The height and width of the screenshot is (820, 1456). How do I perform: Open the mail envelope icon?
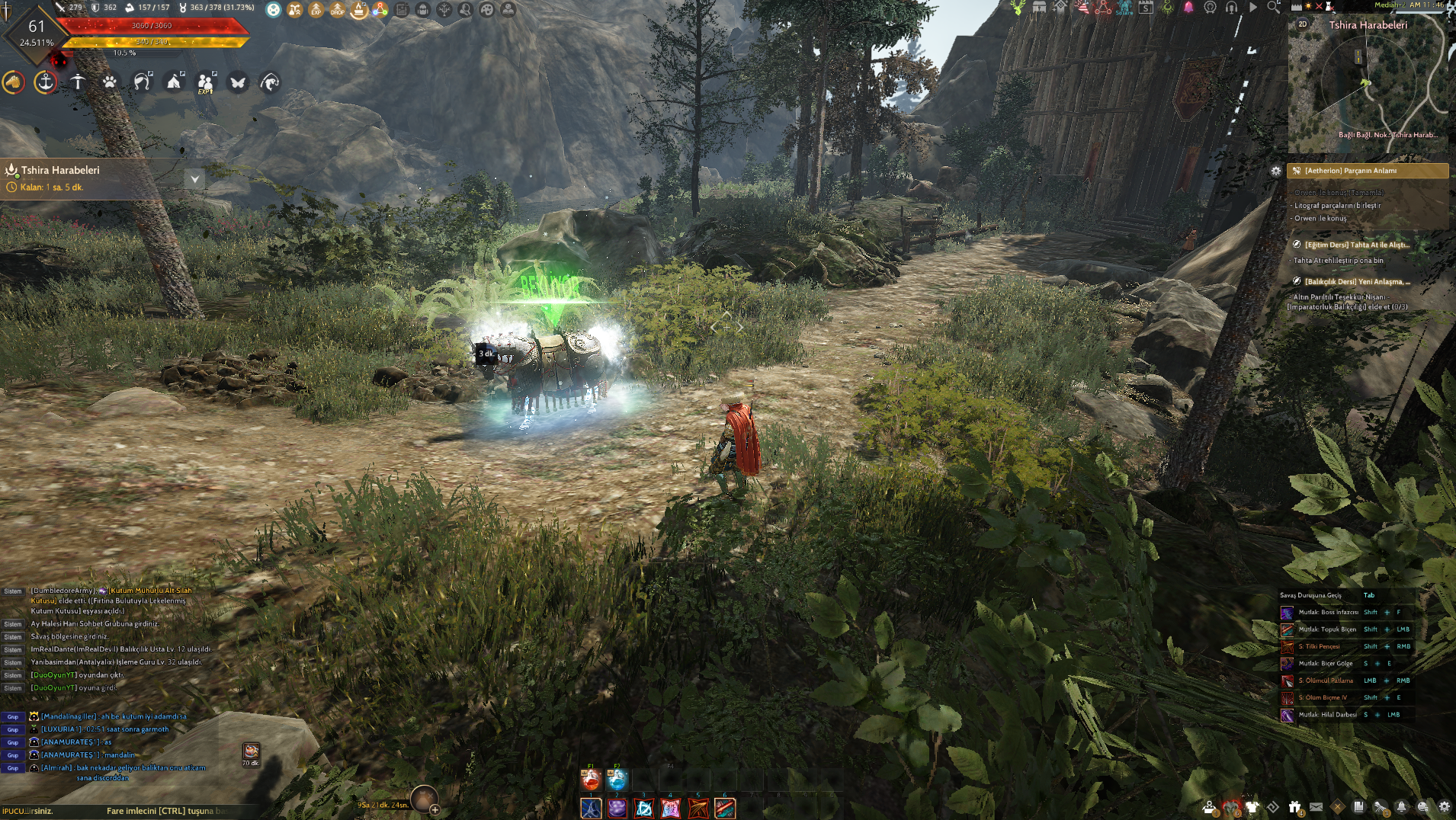(1316, 806)
